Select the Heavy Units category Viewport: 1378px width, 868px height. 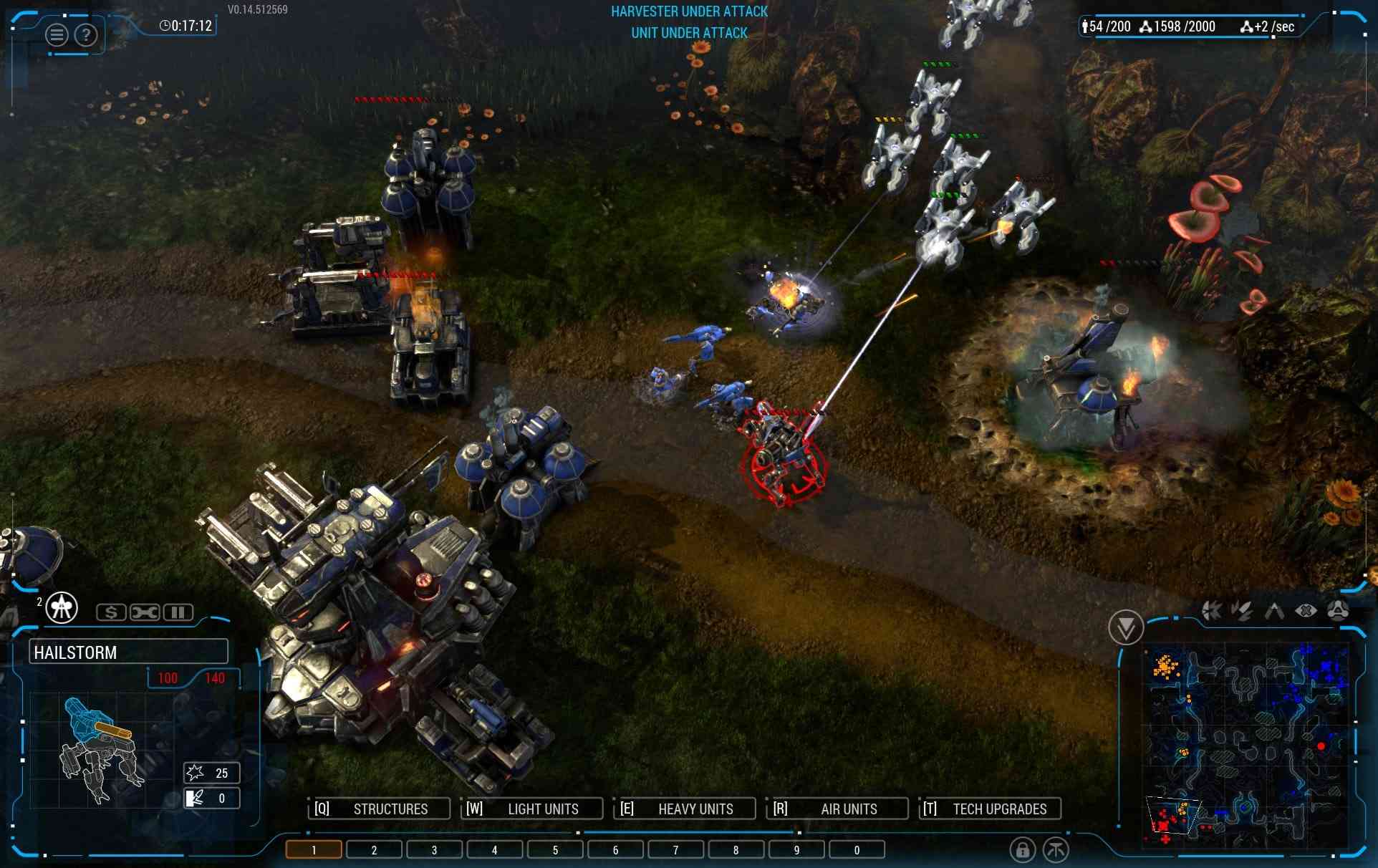coord(685,809)
